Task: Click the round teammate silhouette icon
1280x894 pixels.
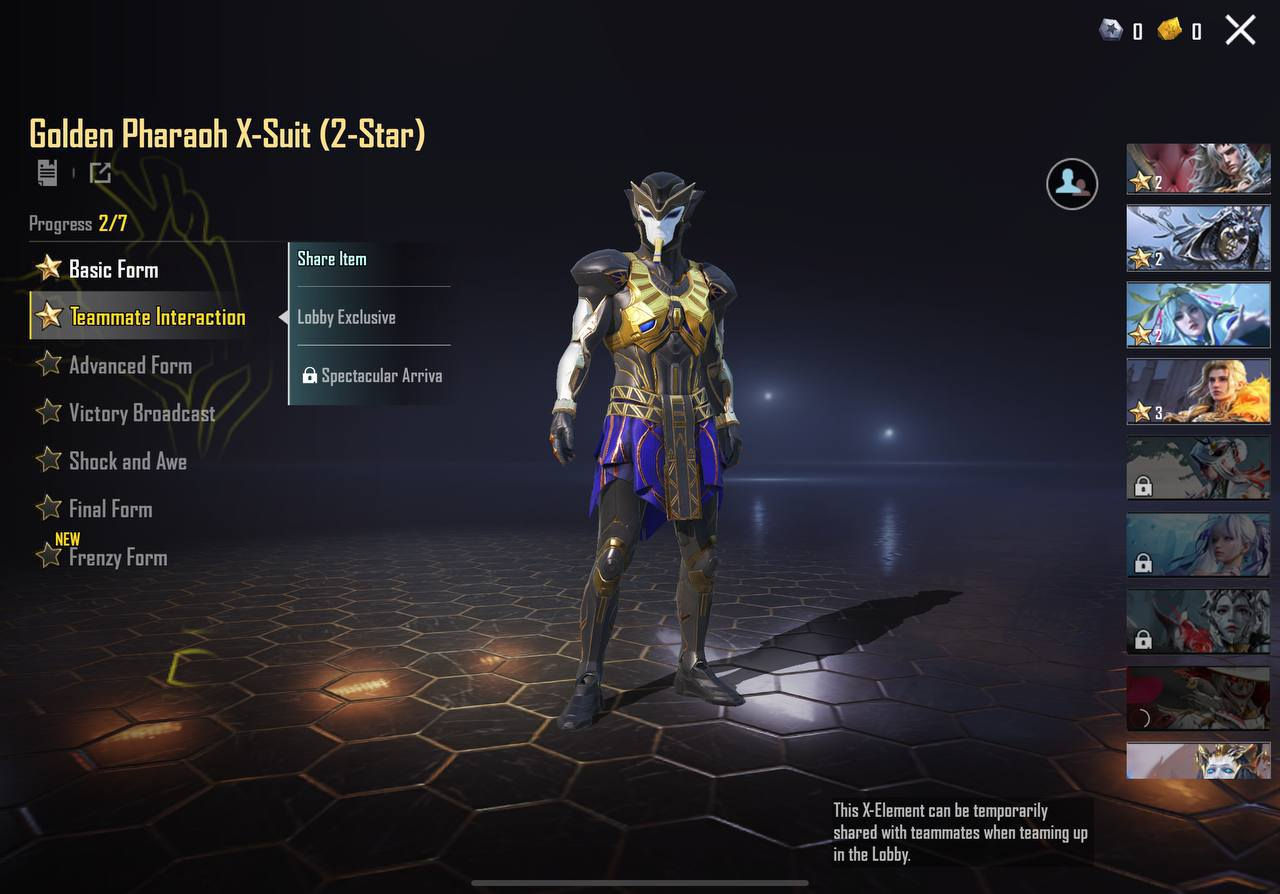Action: click(x=1072, y=183)
